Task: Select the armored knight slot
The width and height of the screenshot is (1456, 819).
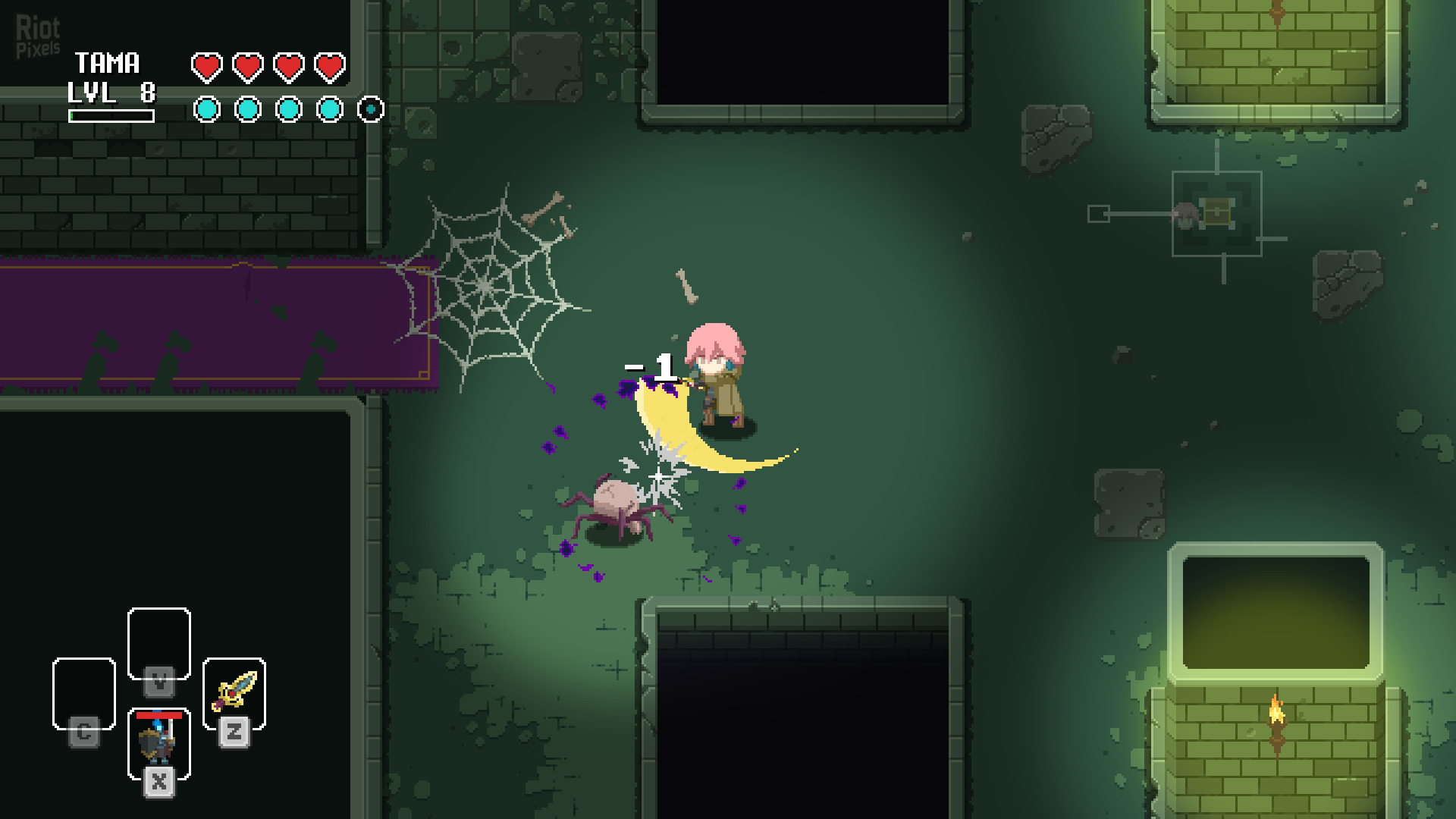Action: click(x=158, y=742)
